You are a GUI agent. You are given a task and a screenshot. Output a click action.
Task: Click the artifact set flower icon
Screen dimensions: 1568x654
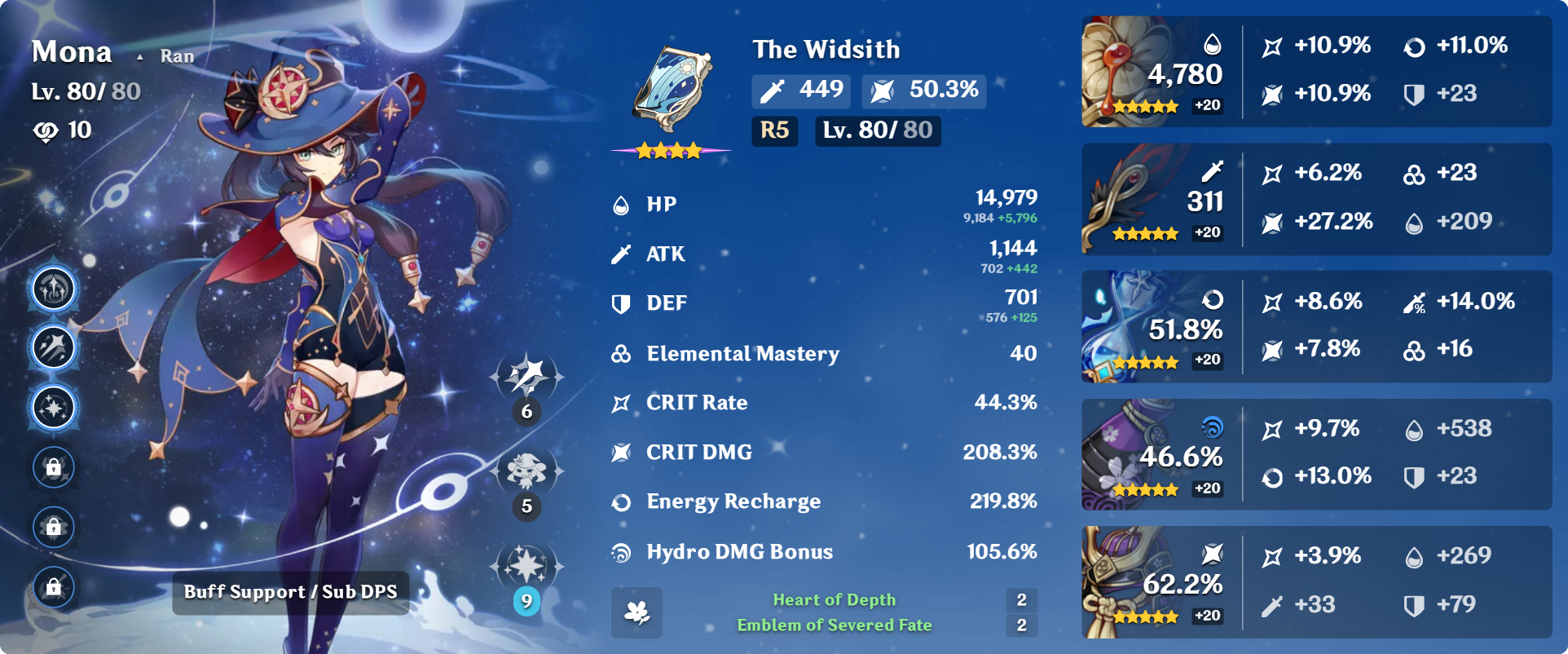pos(636,612)
